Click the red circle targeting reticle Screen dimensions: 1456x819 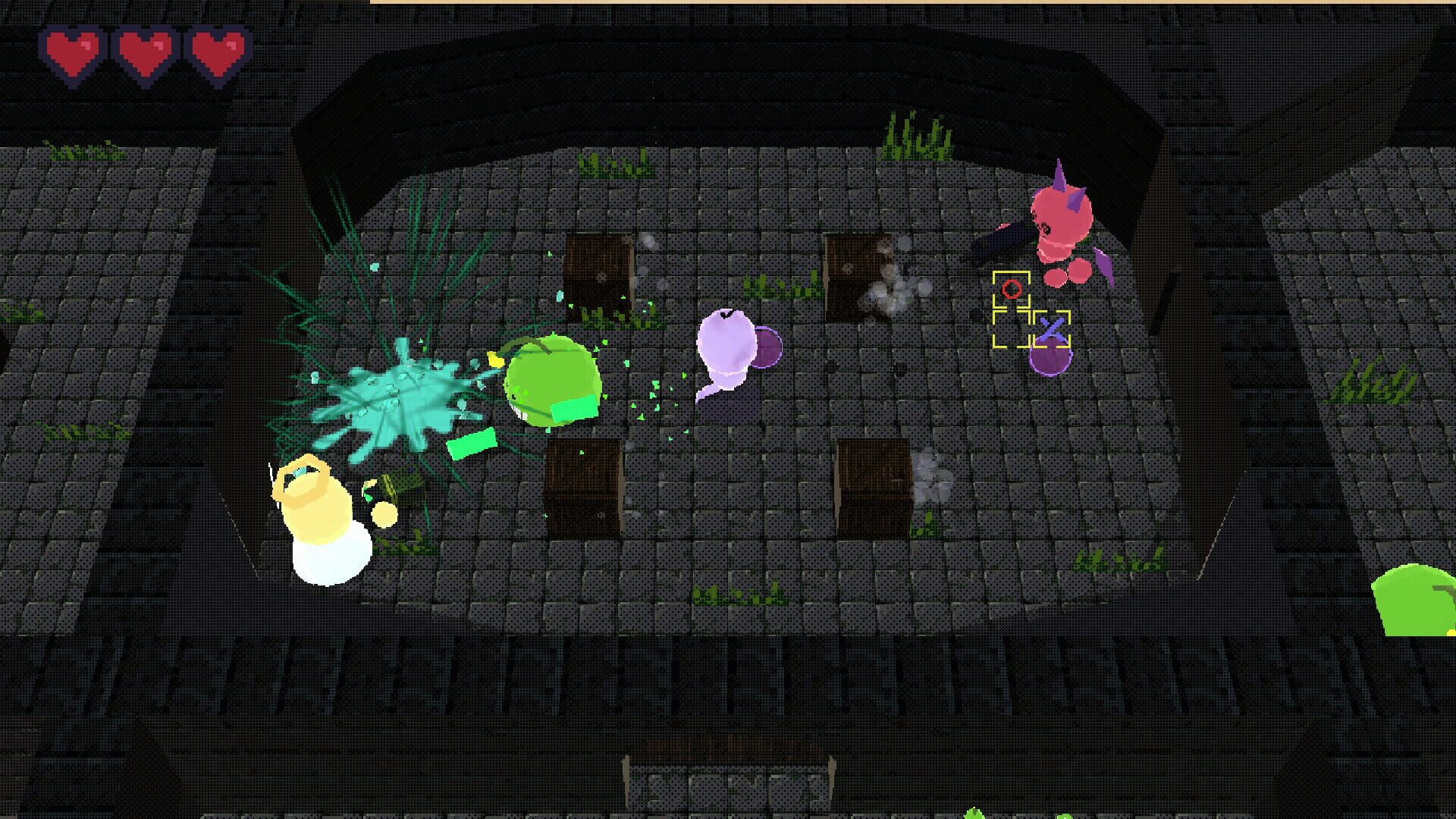tap(1011, 289)
